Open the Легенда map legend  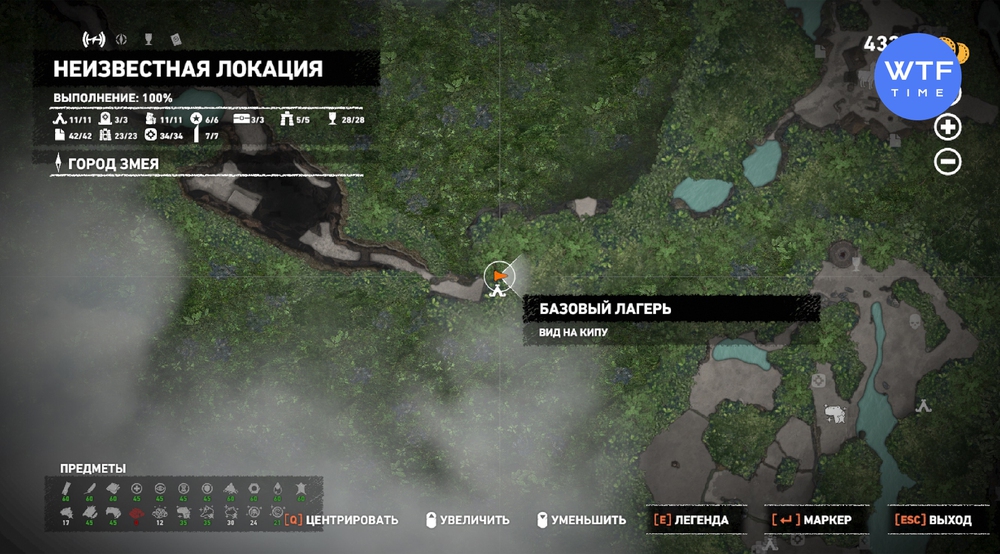690,520
